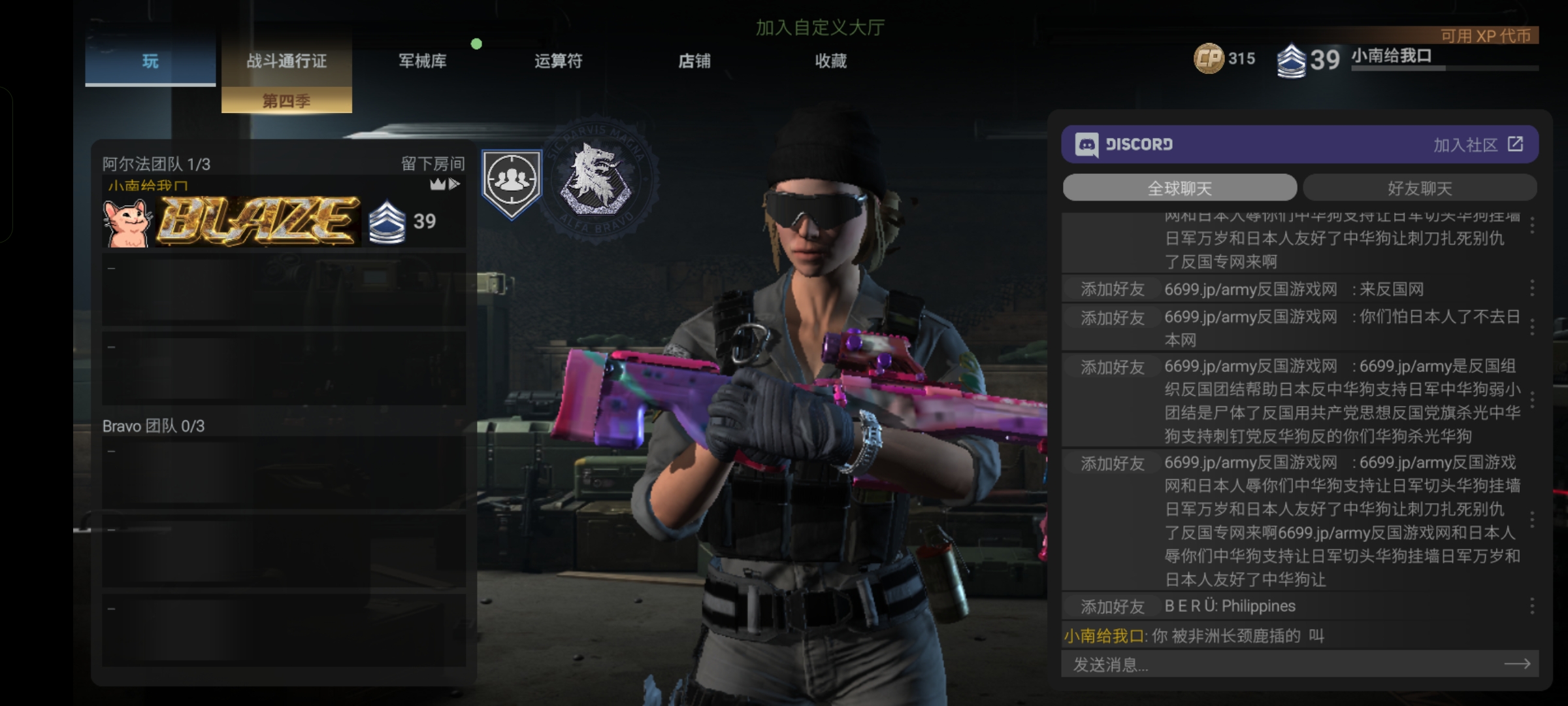
Task: Go to the 军械库 armory tab
Action: pos(423,61)
